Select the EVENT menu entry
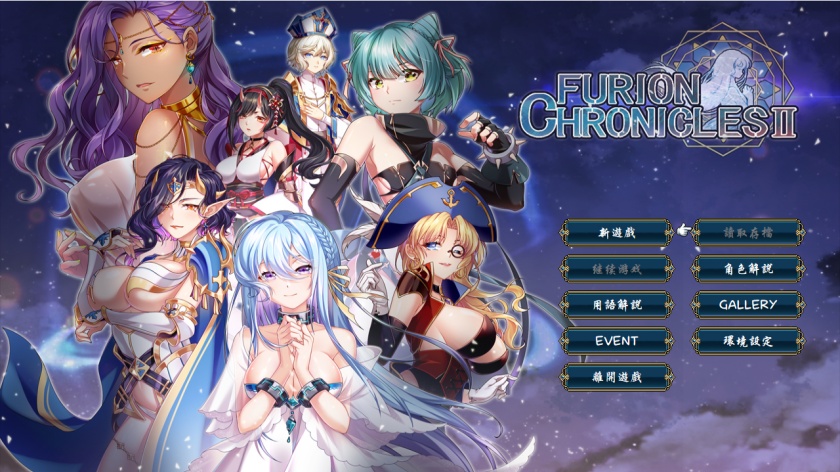 coord(617,340)
